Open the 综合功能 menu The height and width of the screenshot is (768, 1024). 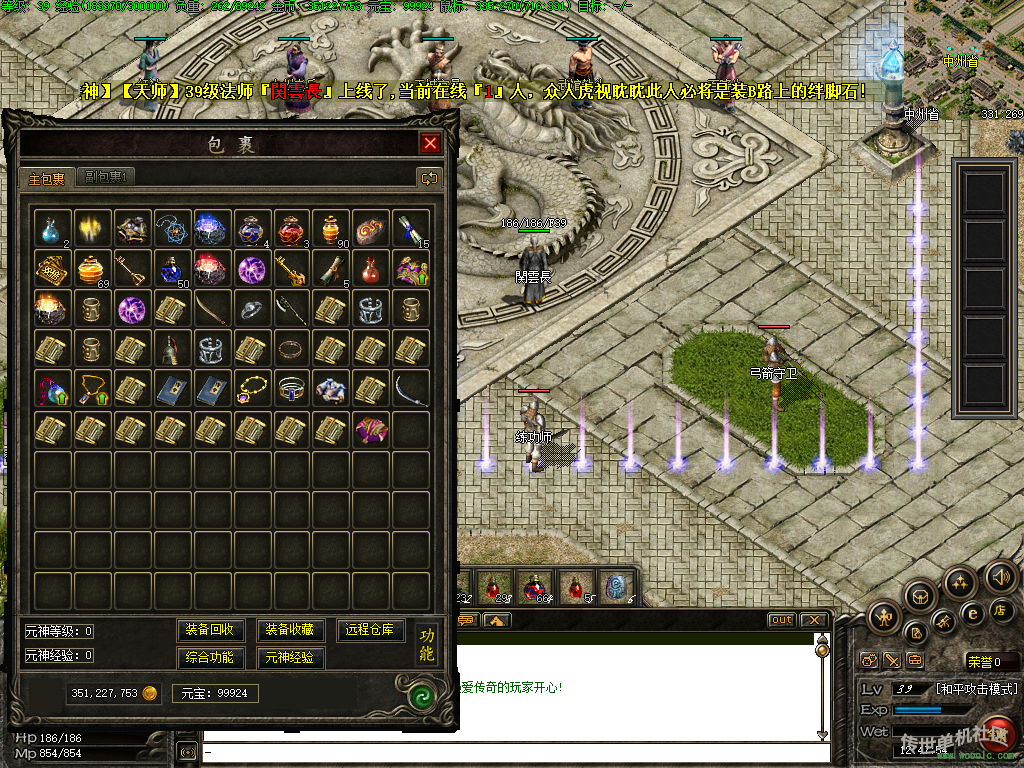(x=210, y=657)
